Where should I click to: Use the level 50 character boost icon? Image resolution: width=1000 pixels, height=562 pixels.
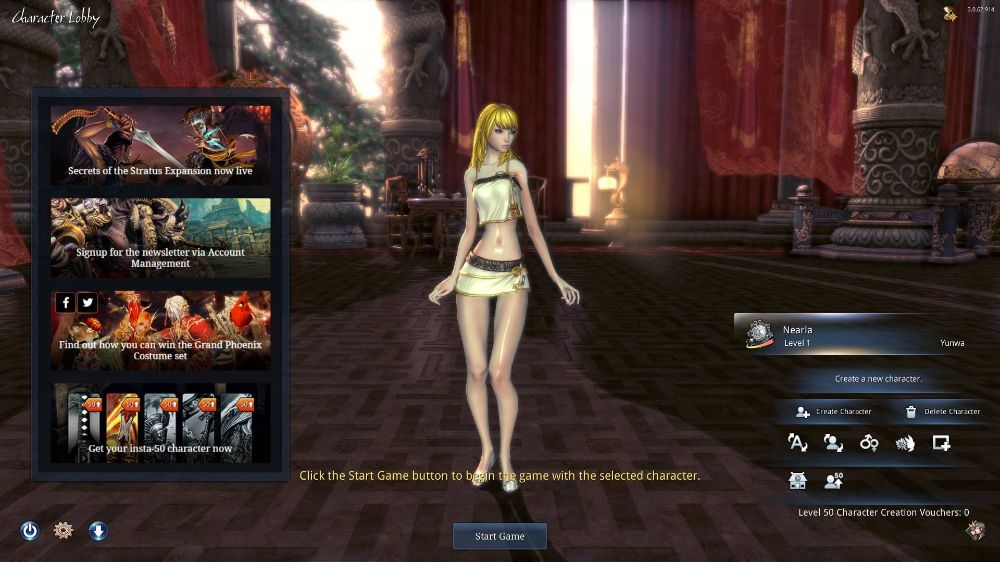tap(833, 480)
